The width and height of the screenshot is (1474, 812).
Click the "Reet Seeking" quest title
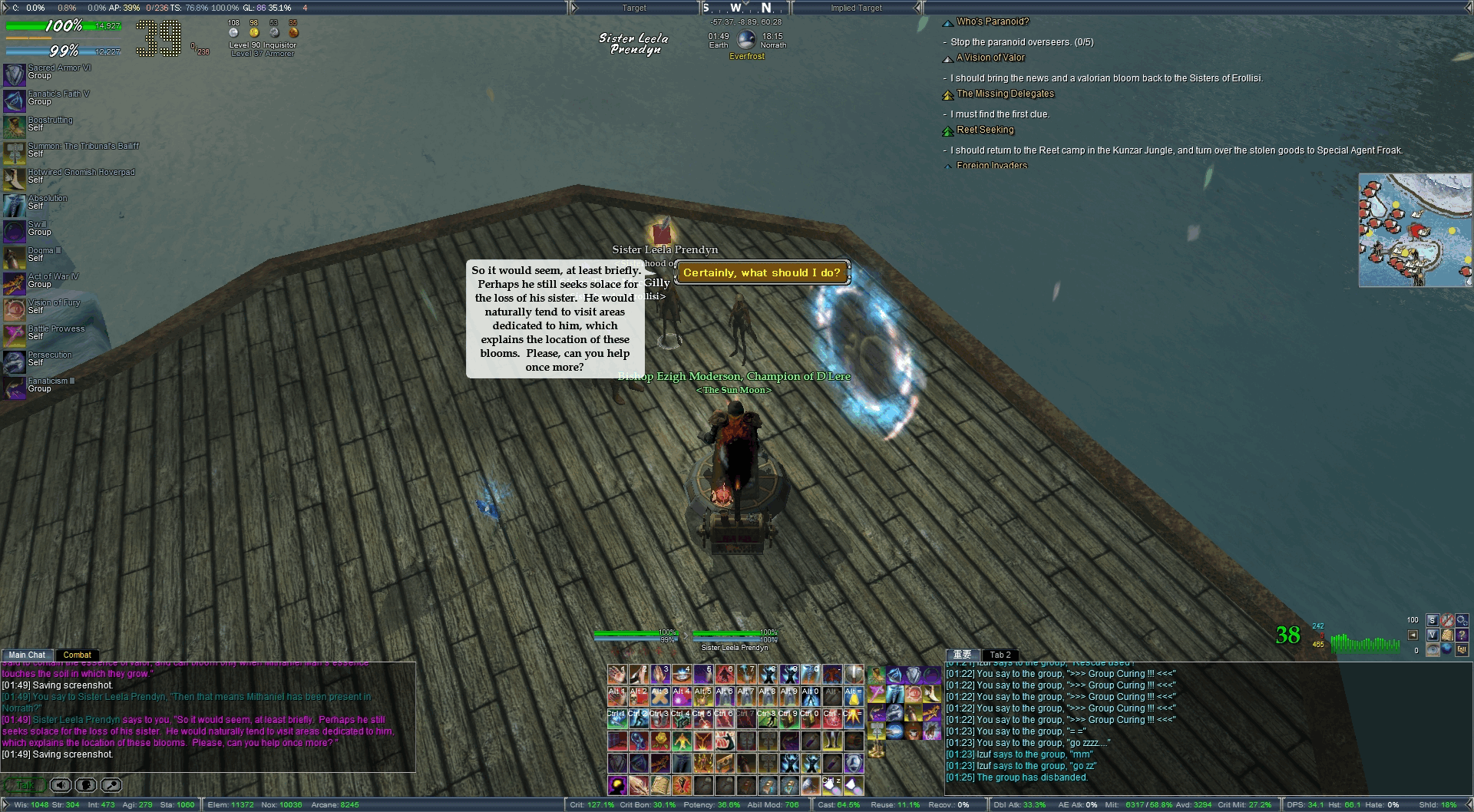pos(985,130)
